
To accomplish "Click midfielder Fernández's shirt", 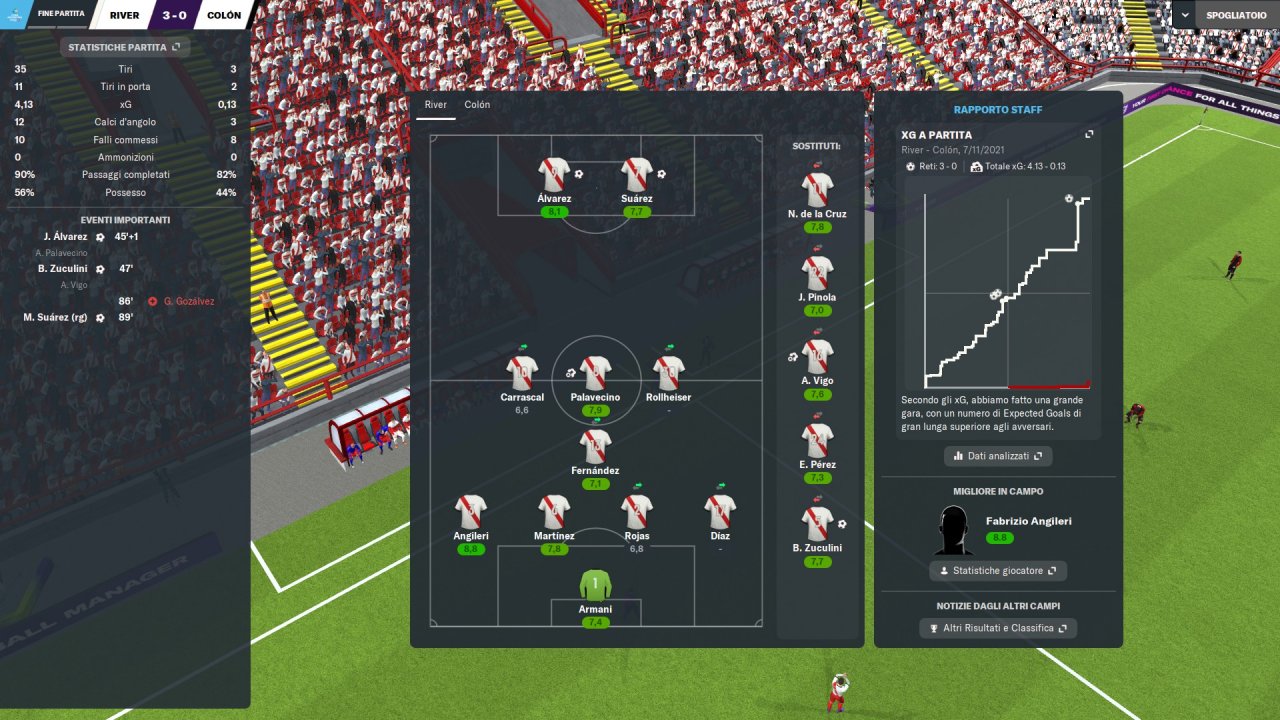I will pyautogui.click(x=595, y=446).
